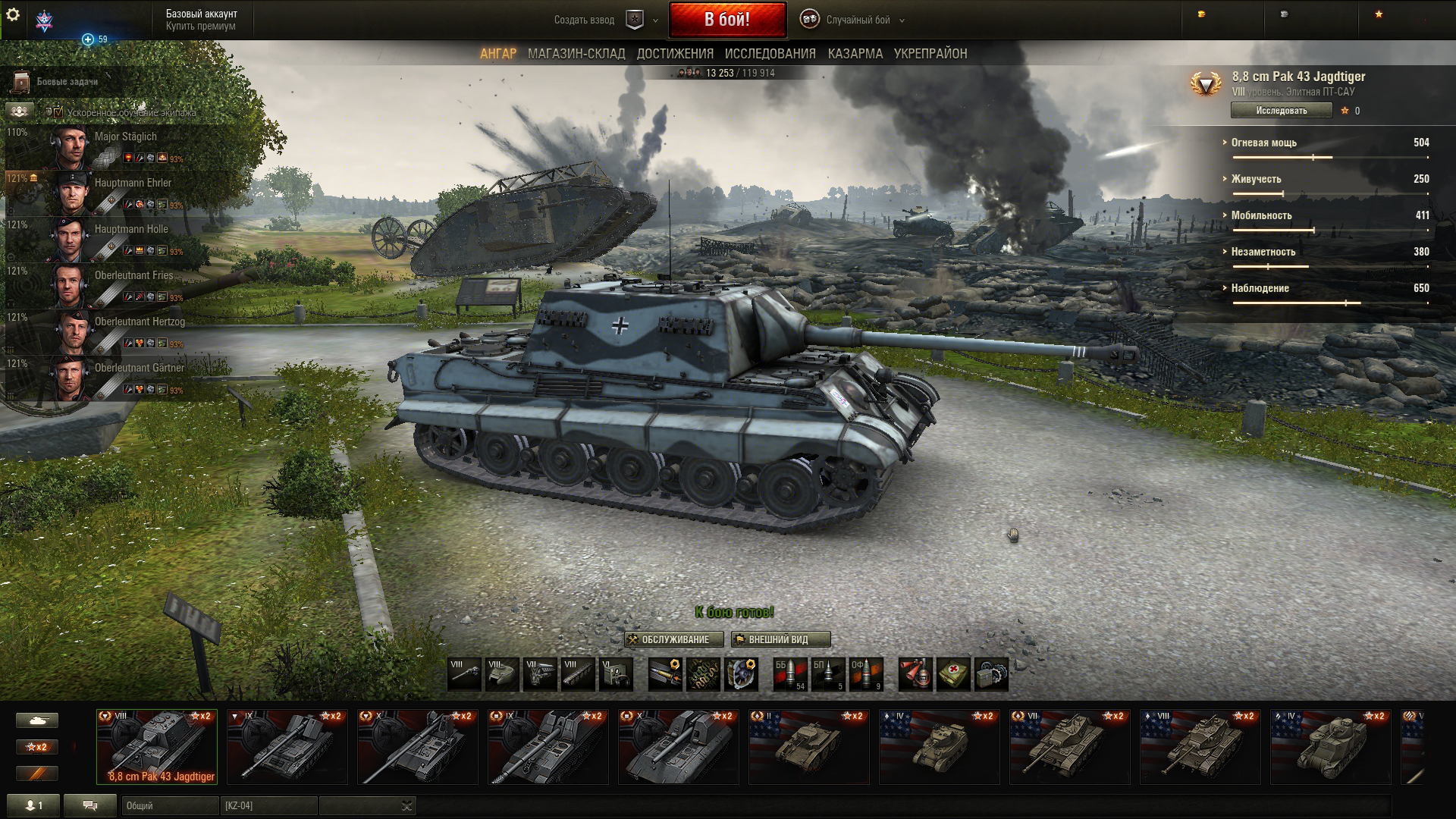Switch to the МАГАЗИН-СКЛАД tab

(576, 54)
